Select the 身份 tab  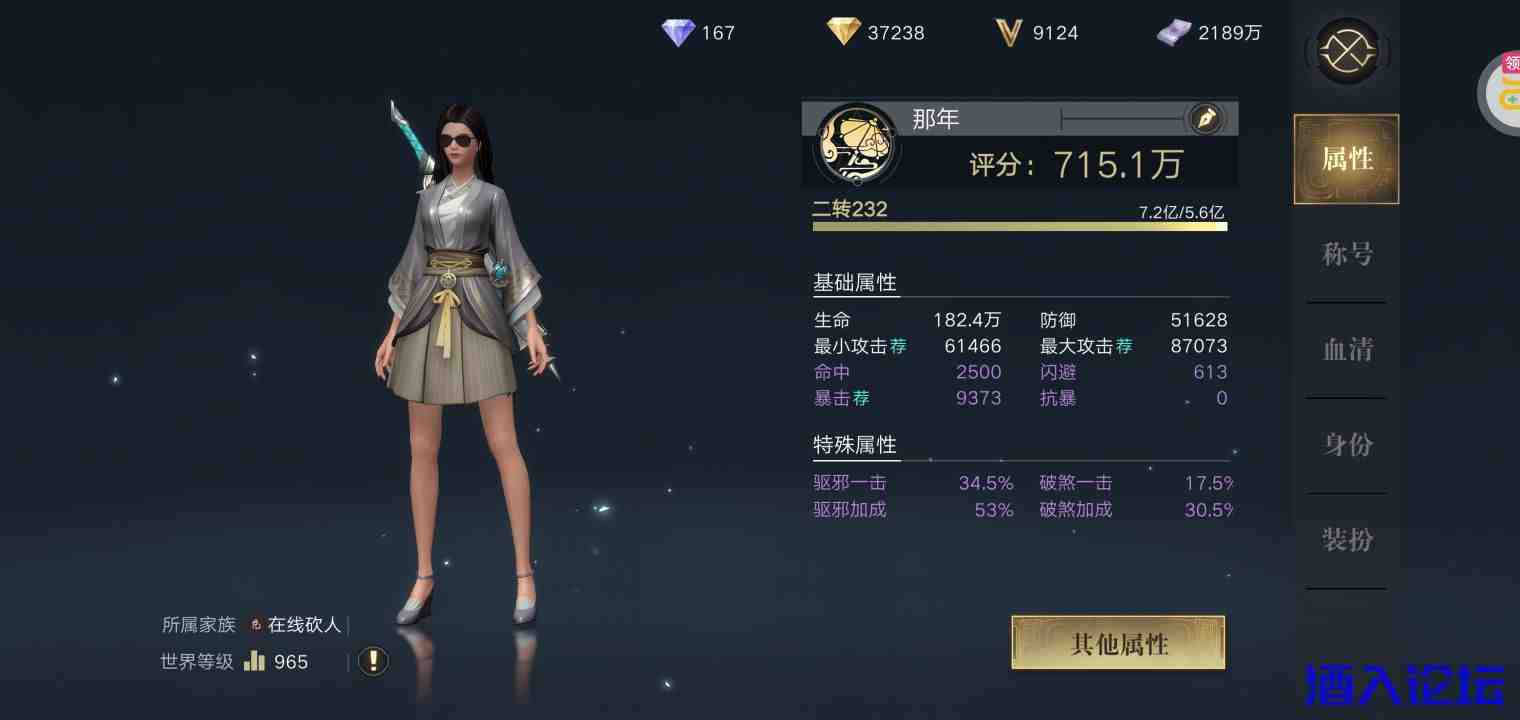1347,445
